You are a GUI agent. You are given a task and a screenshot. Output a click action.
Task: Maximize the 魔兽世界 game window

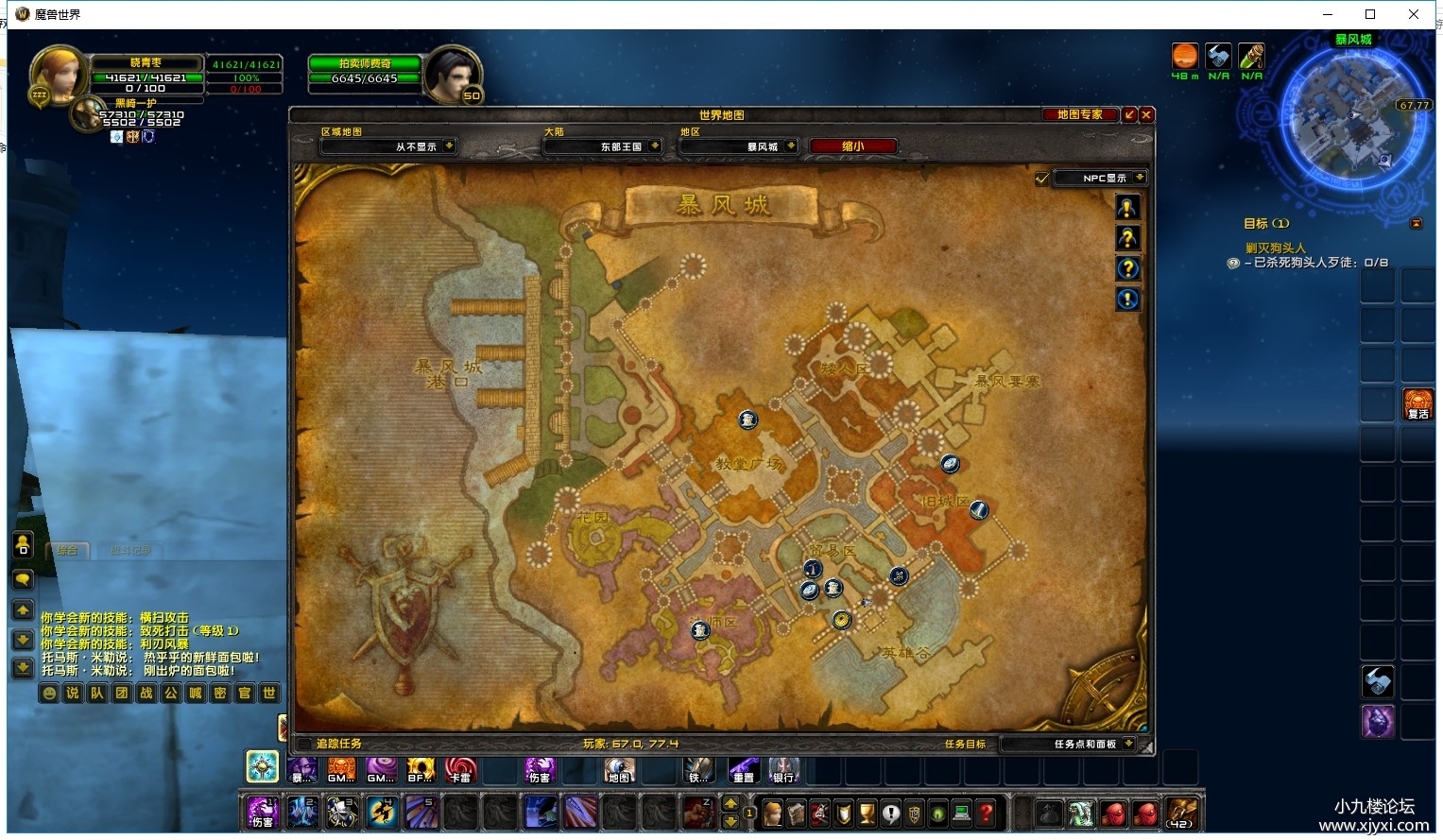click(1370, 14)
